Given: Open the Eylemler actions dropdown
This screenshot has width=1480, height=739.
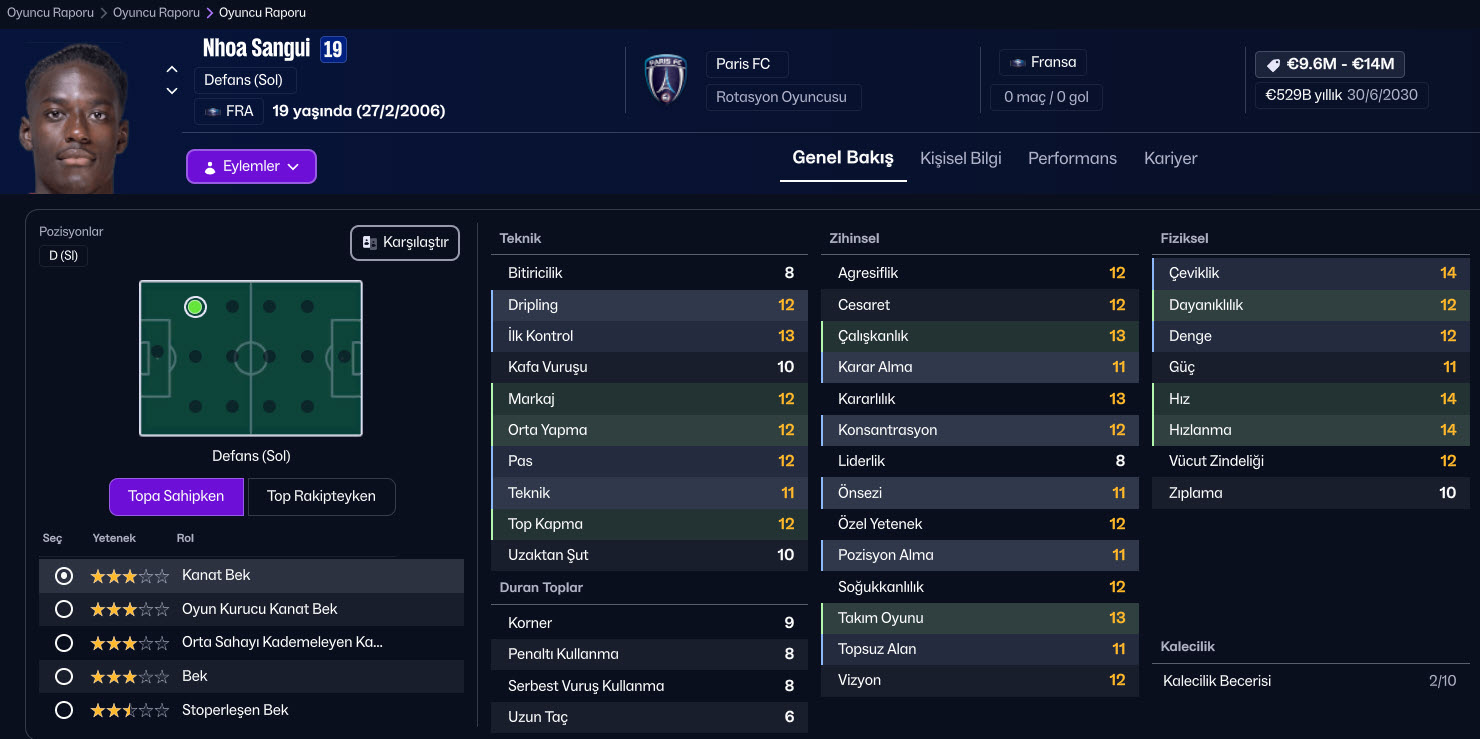Looking at the screenshot, I should point(251,167).
